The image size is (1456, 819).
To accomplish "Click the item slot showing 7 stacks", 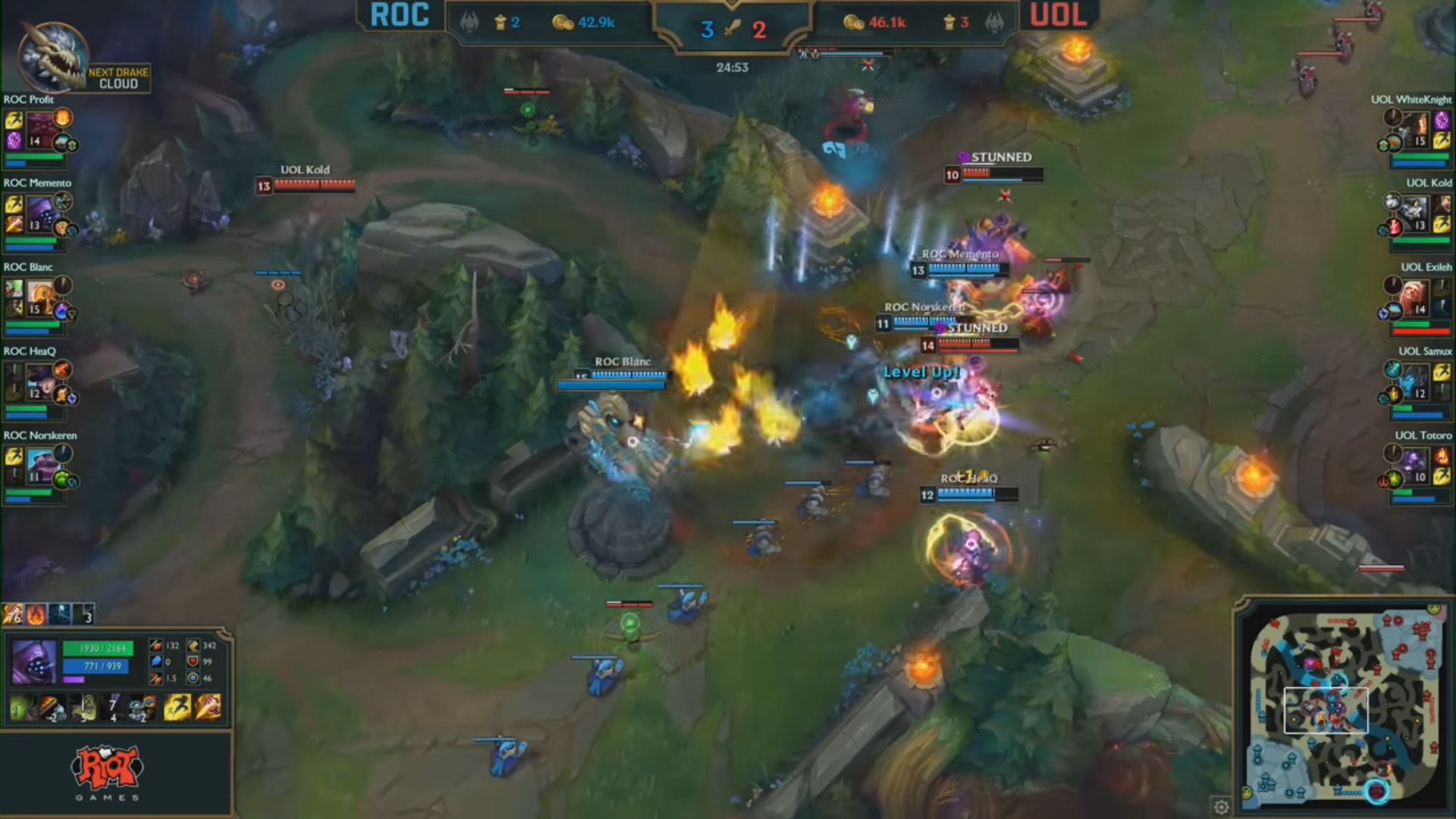I will pyautogui.click(x=112, y=707).
